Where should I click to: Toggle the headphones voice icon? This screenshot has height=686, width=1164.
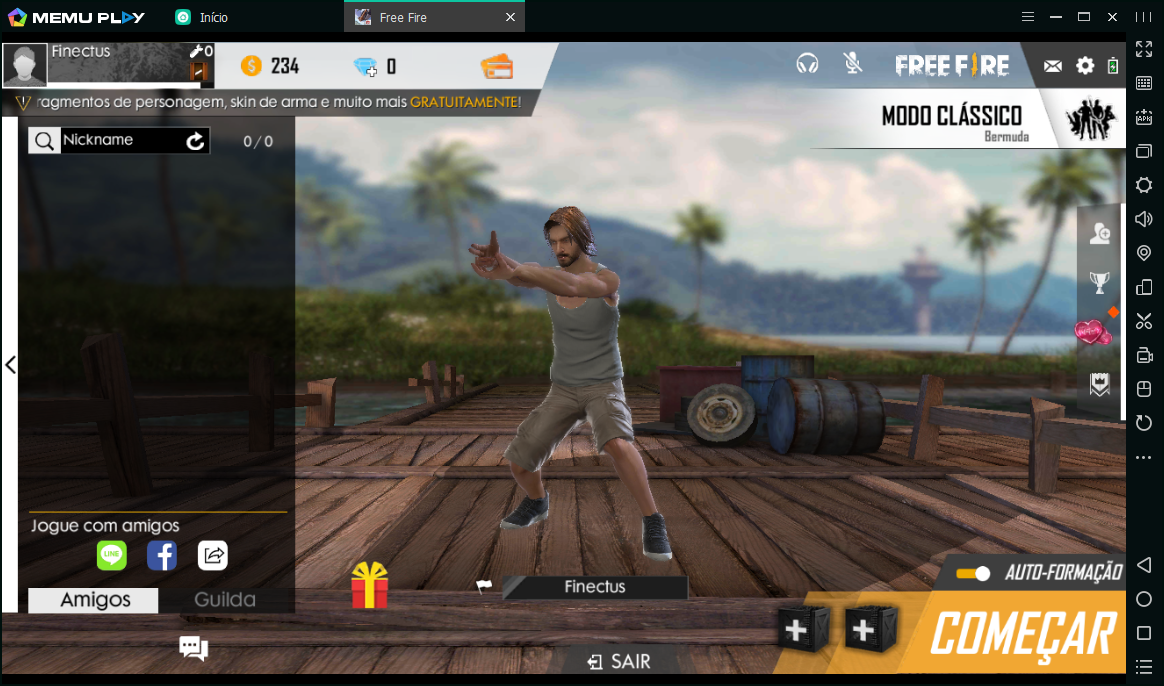pyautogui.click(x=807, y=64)
